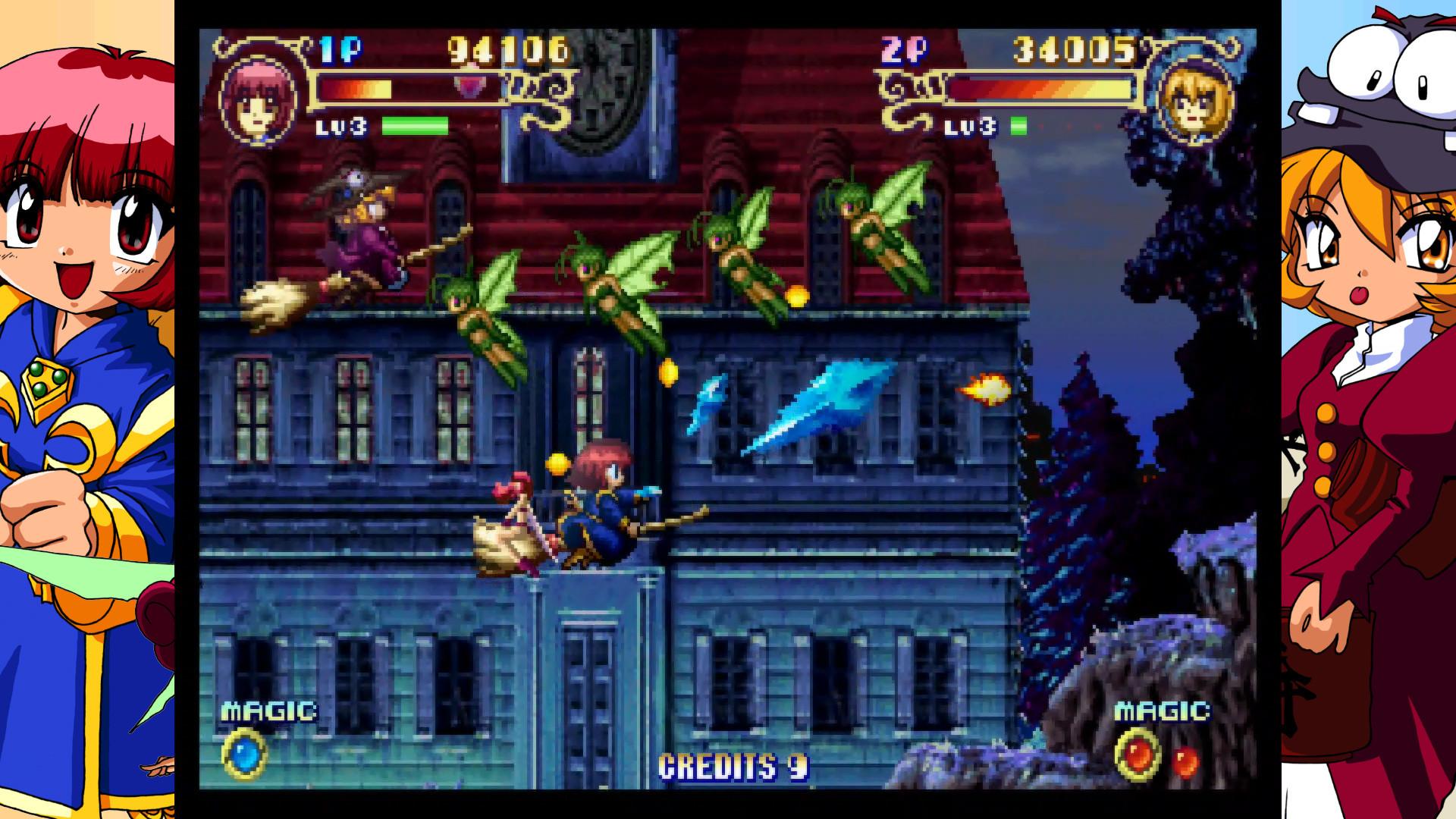Select player two's gold-ringed red magic orb
The image size is (1456, 819).
click(x=1138, y=755)
